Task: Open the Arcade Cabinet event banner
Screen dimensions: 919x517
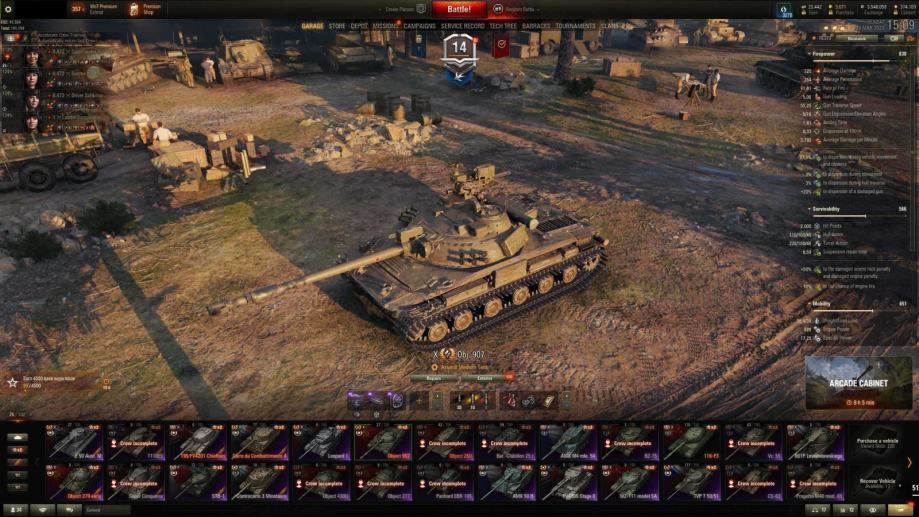Action: click(858, 384)
